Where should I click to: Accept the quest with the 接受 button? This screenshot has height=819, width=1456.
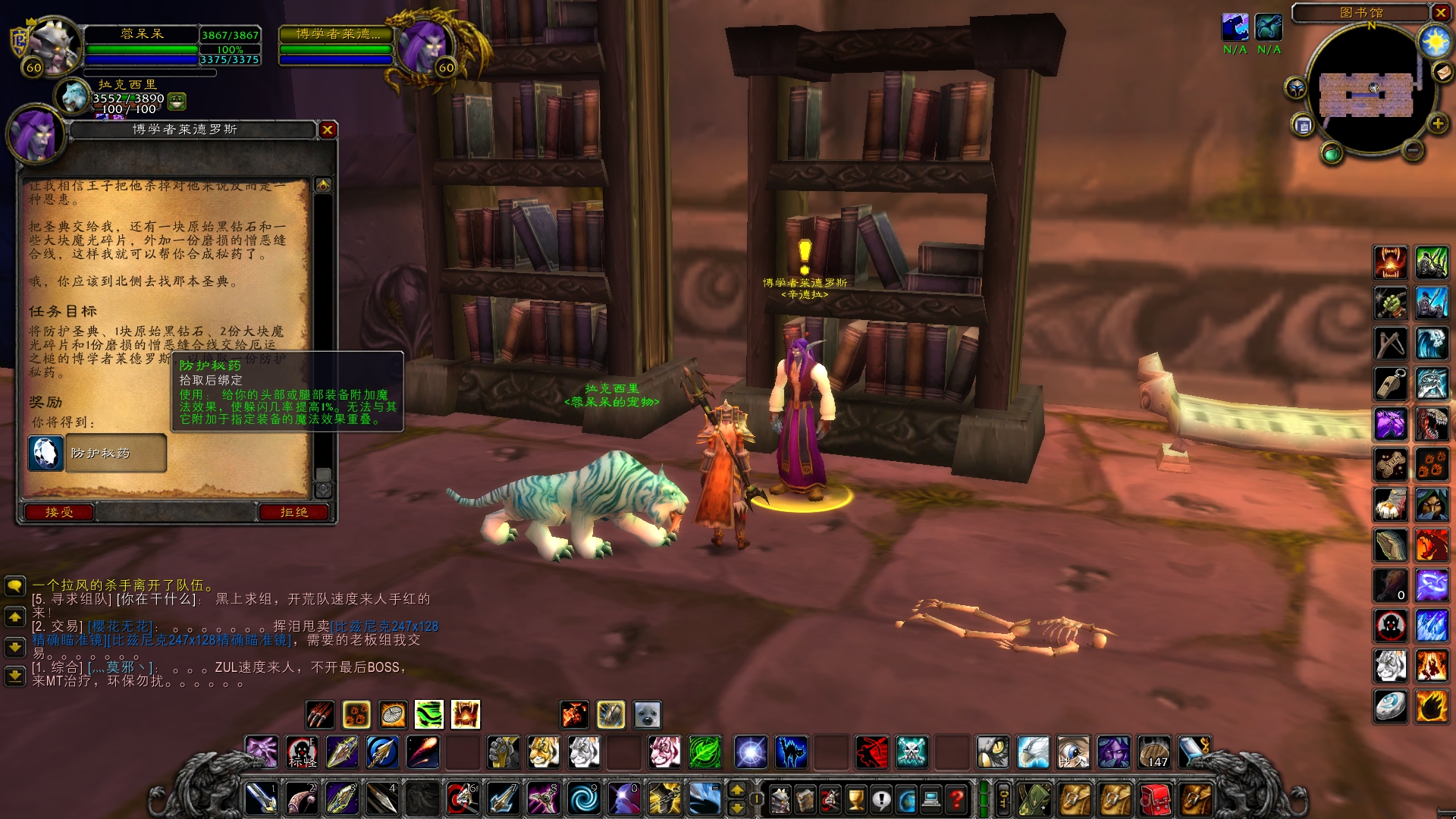point(59,513)
